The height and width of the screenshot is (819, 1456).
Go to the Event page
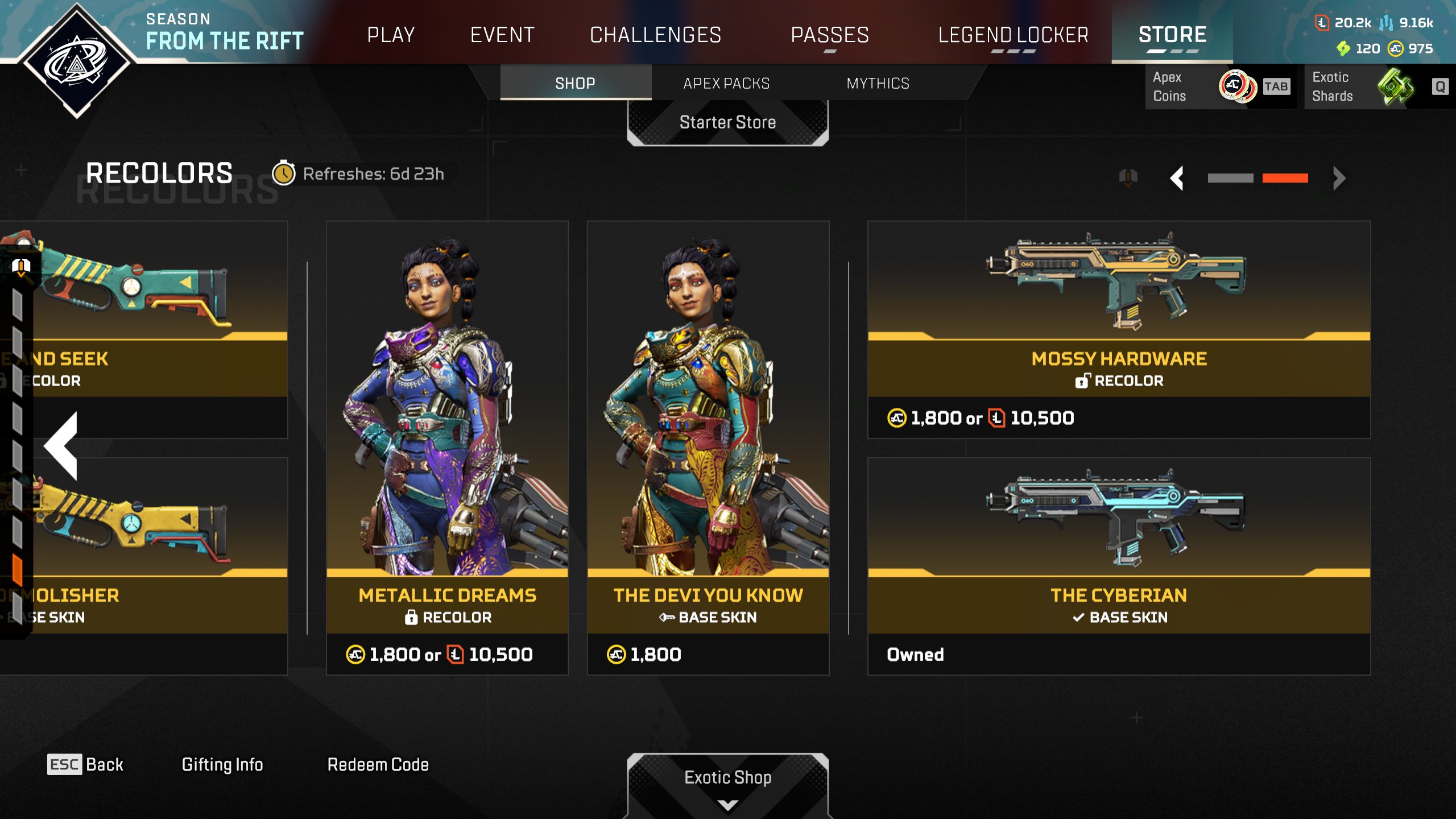[502, 35]
